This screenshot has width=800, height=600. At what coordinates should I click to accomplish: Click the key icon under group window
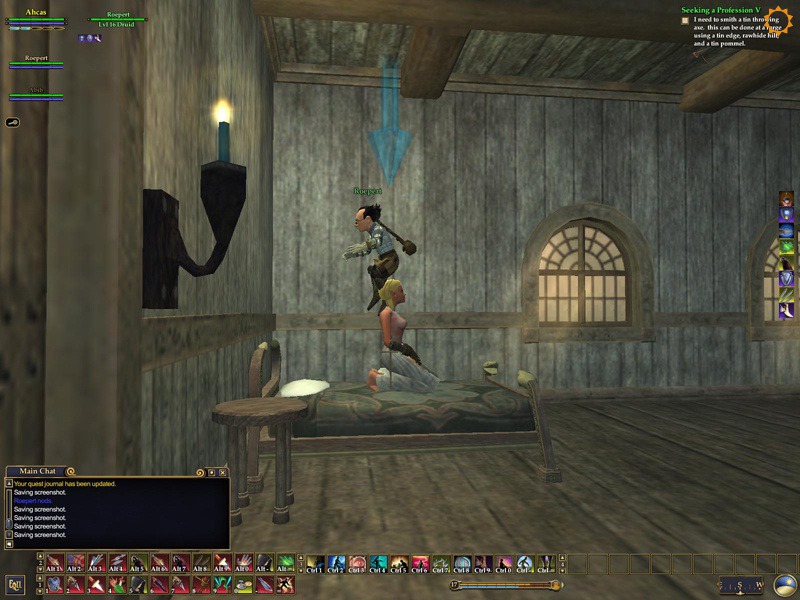pyautogui.click(x=14, y=121)
